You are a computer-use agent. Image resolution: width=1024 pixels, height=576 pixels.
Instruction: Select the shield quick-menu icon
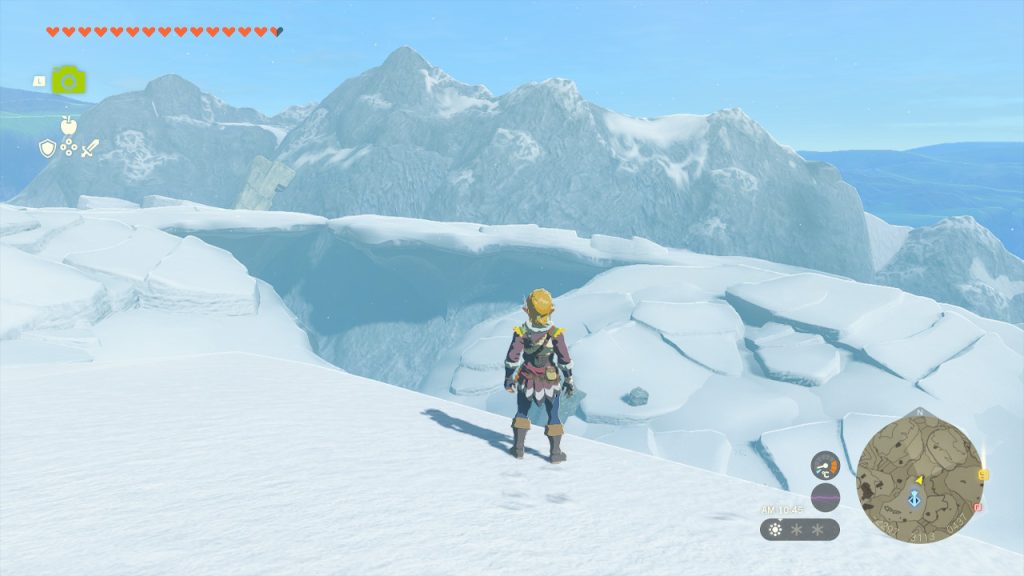tap(46, 148)
